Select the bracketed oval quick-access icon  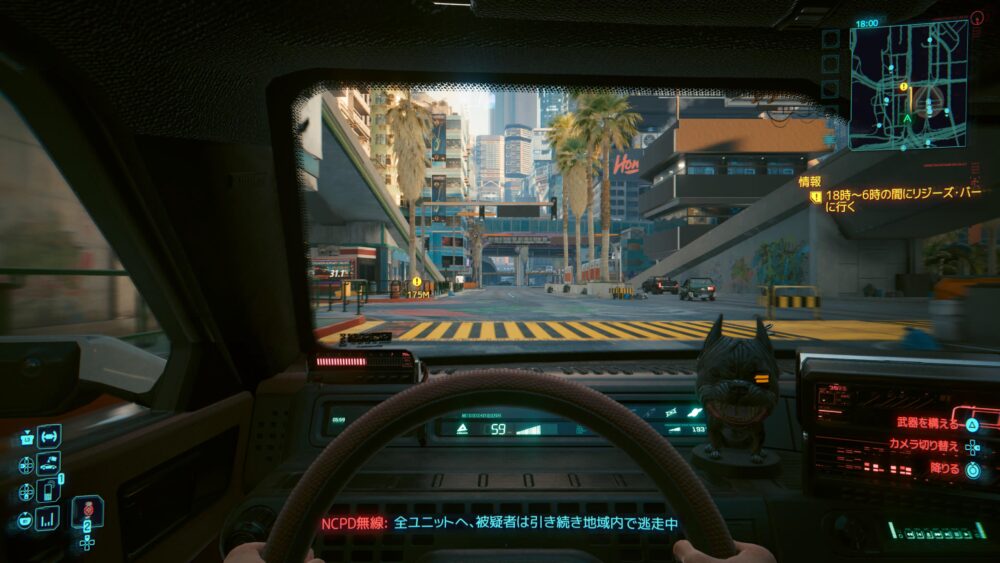pos(48,436)
